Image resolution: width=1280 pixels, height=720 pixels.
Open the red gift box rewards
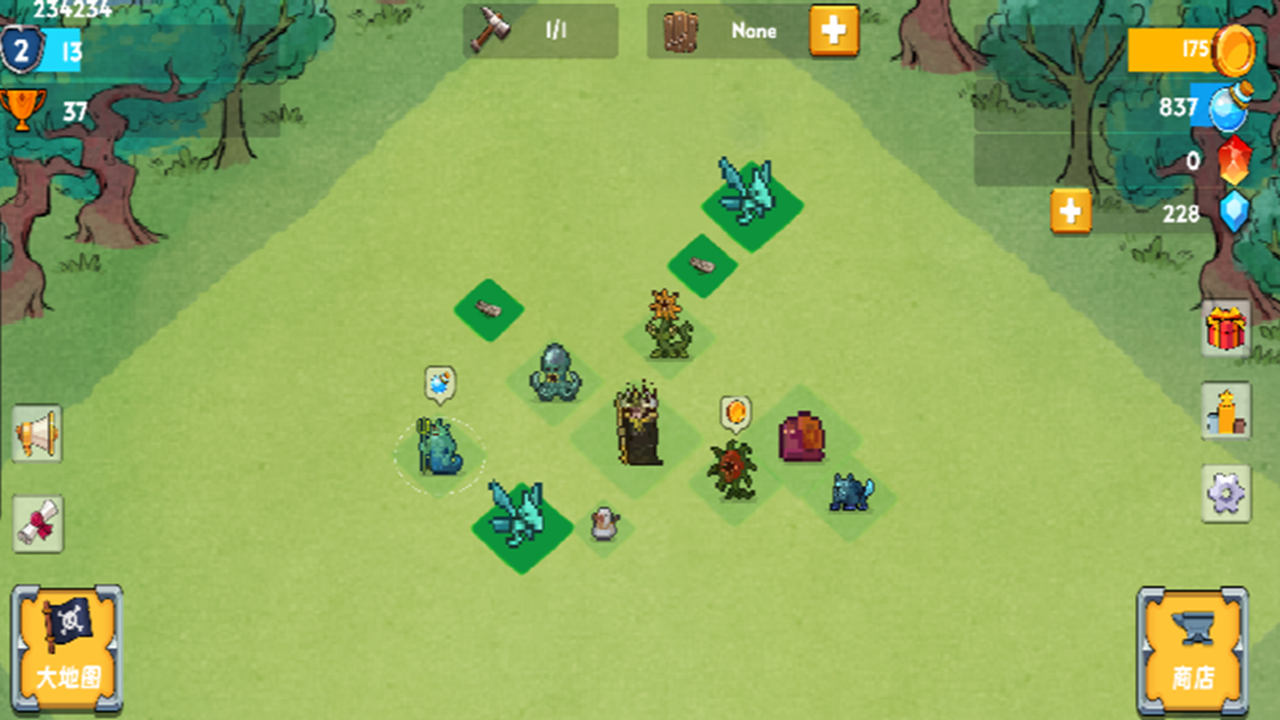click(1226, 328)
